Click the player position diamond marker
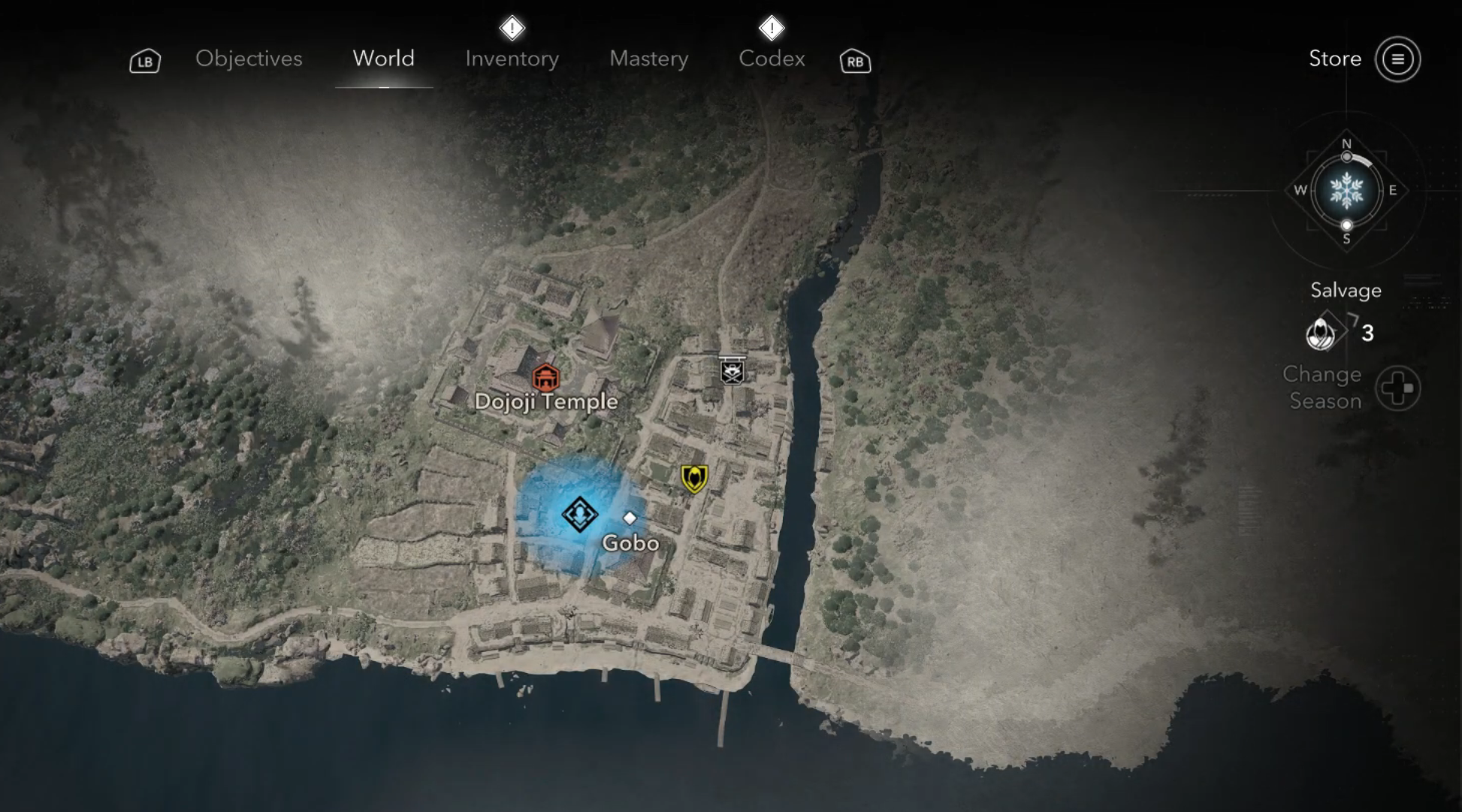The width and height of the screenshot is (1462, 812). (579, 515)
